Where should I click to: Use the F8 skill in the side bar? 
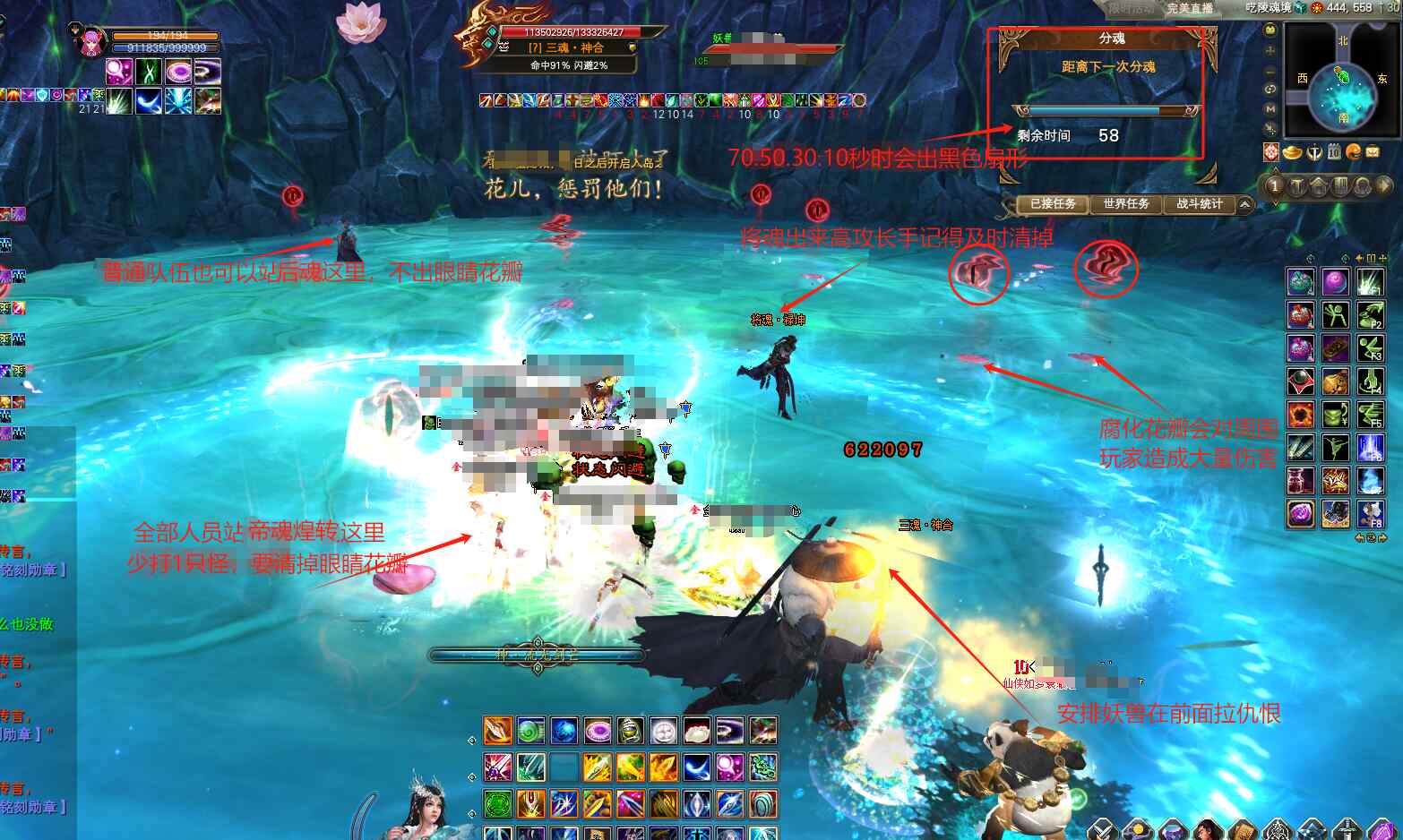pos(1370,513)
